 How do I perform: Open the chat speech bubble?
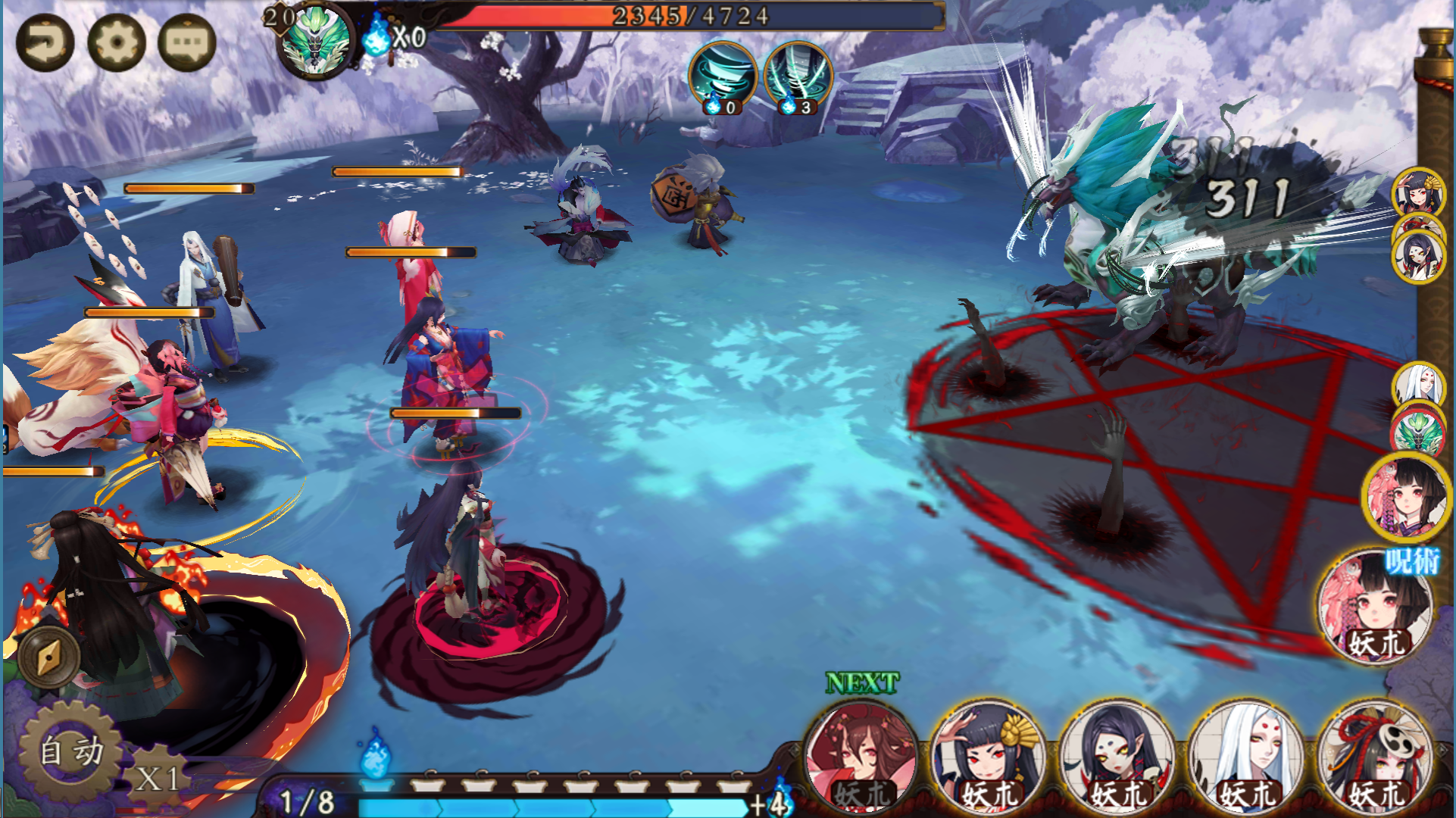187,42
